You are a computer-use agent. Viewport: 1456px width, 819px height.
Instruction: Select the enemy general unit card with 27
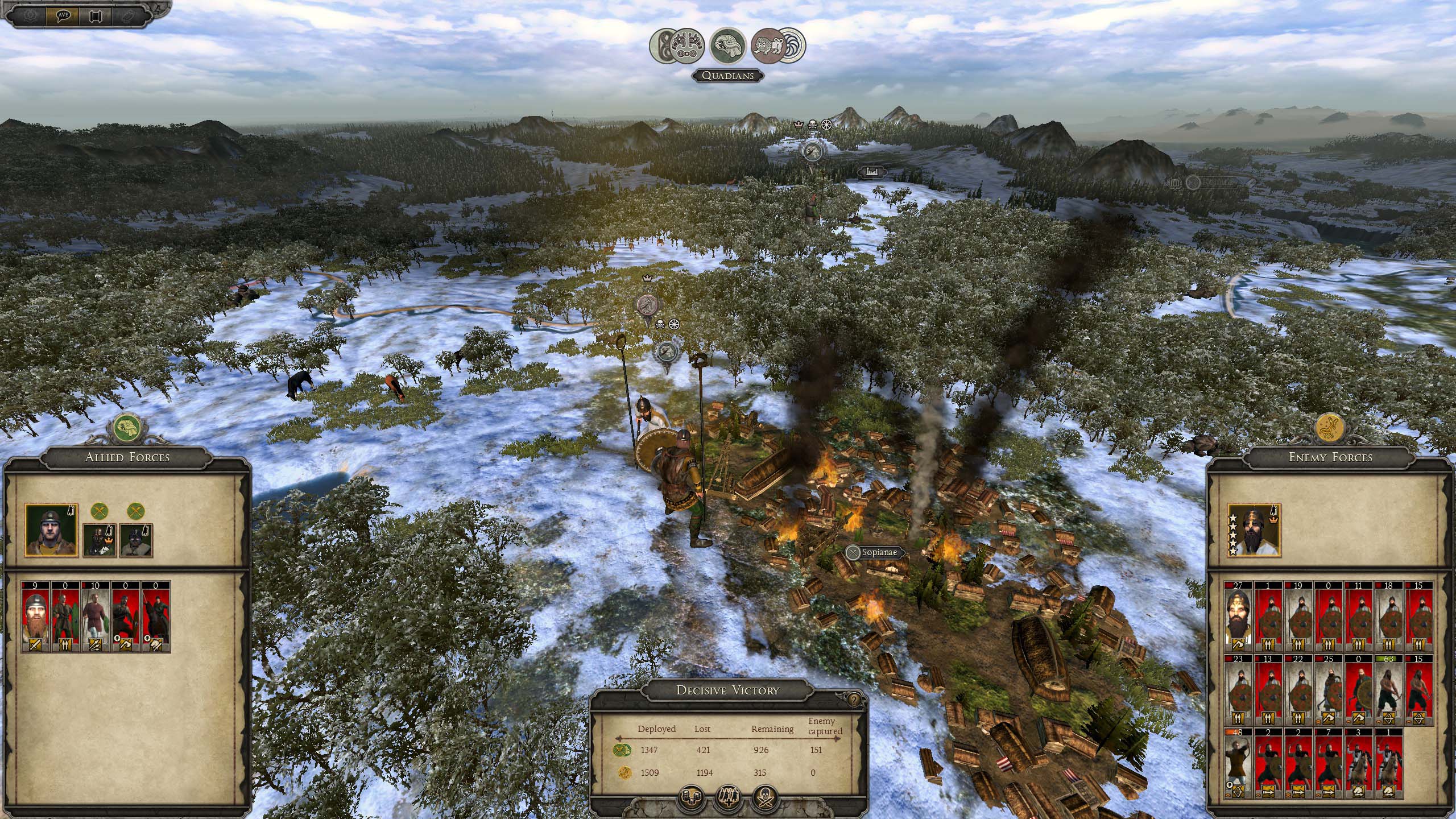click(x=1238, y=617)
